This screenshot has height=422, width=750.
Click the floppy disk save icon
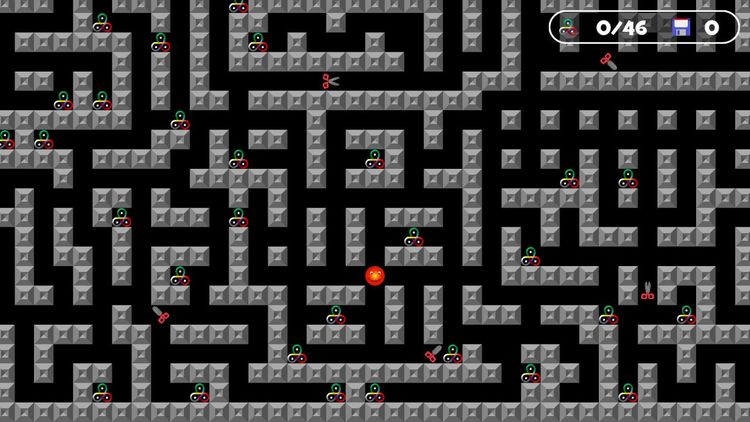pyautogui.click(x=681, y=27)
